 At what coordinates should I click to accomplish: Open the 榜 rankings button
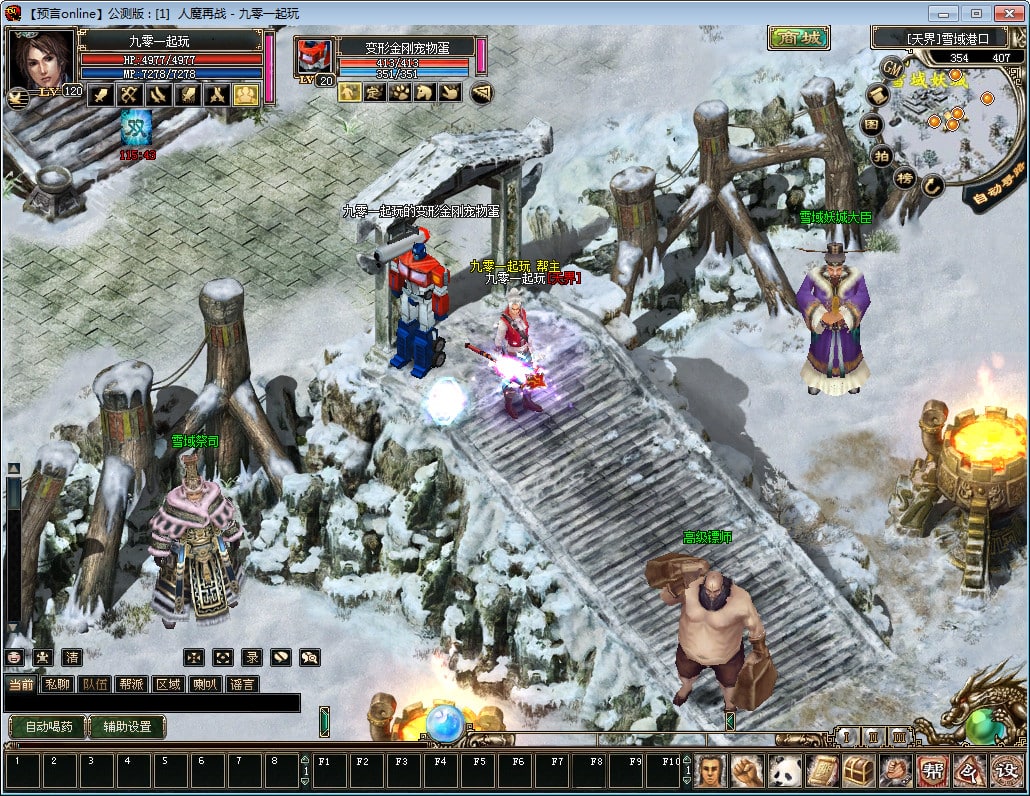904,178
